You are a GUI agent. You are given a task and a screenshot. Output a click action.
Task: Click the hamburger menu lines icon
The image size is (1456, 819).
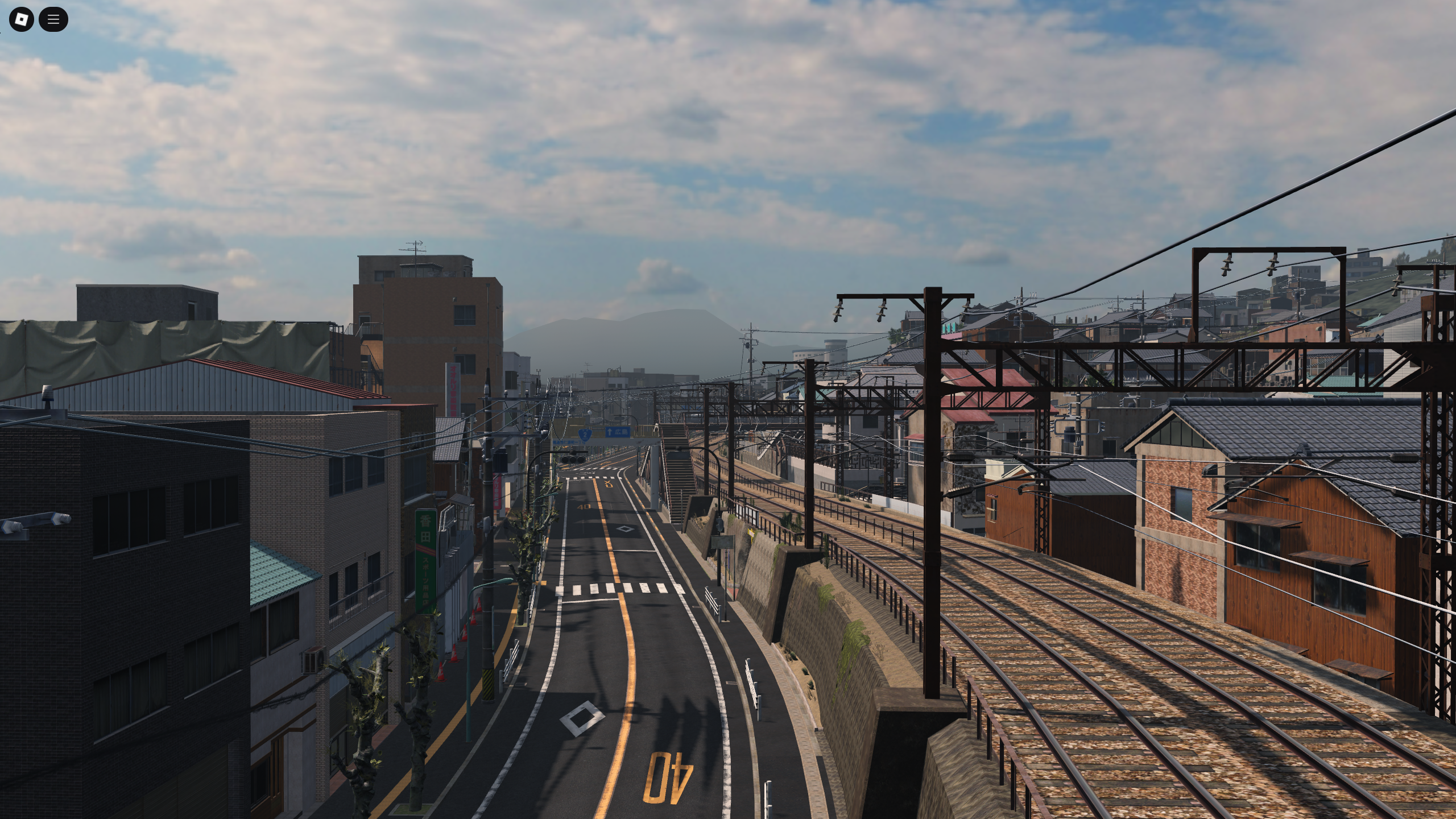[53, 19]
